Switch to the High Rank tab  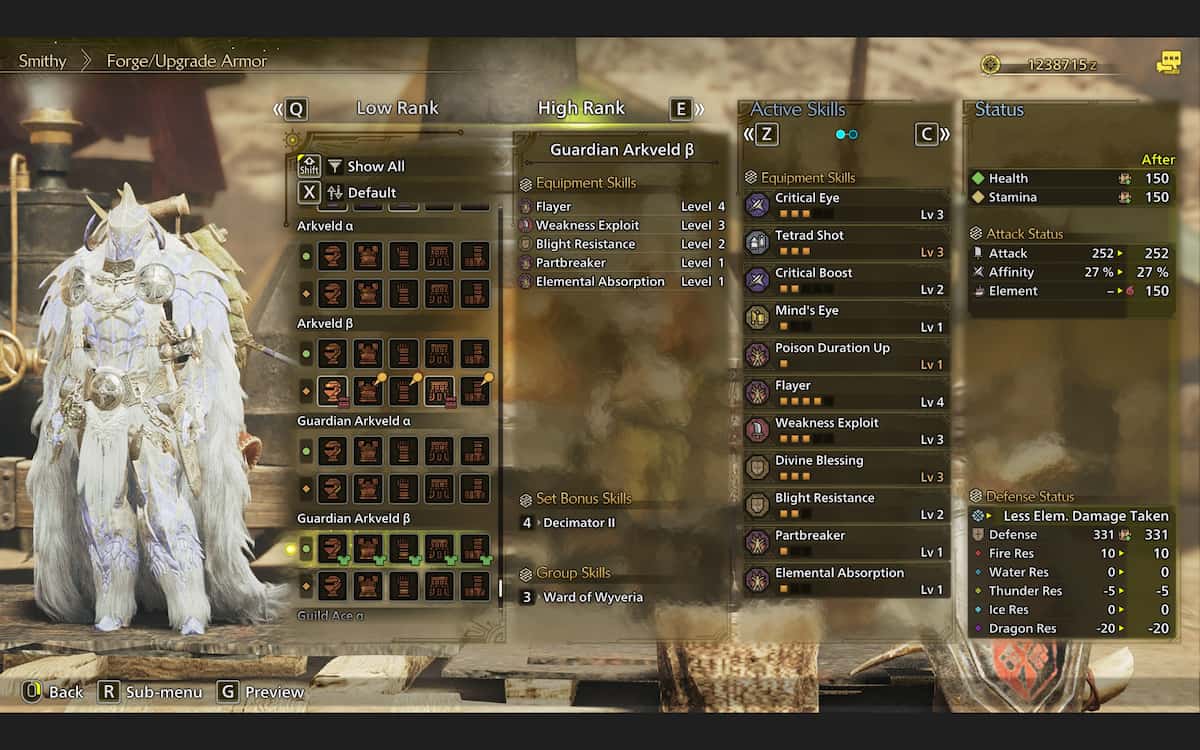click(581, 108)
